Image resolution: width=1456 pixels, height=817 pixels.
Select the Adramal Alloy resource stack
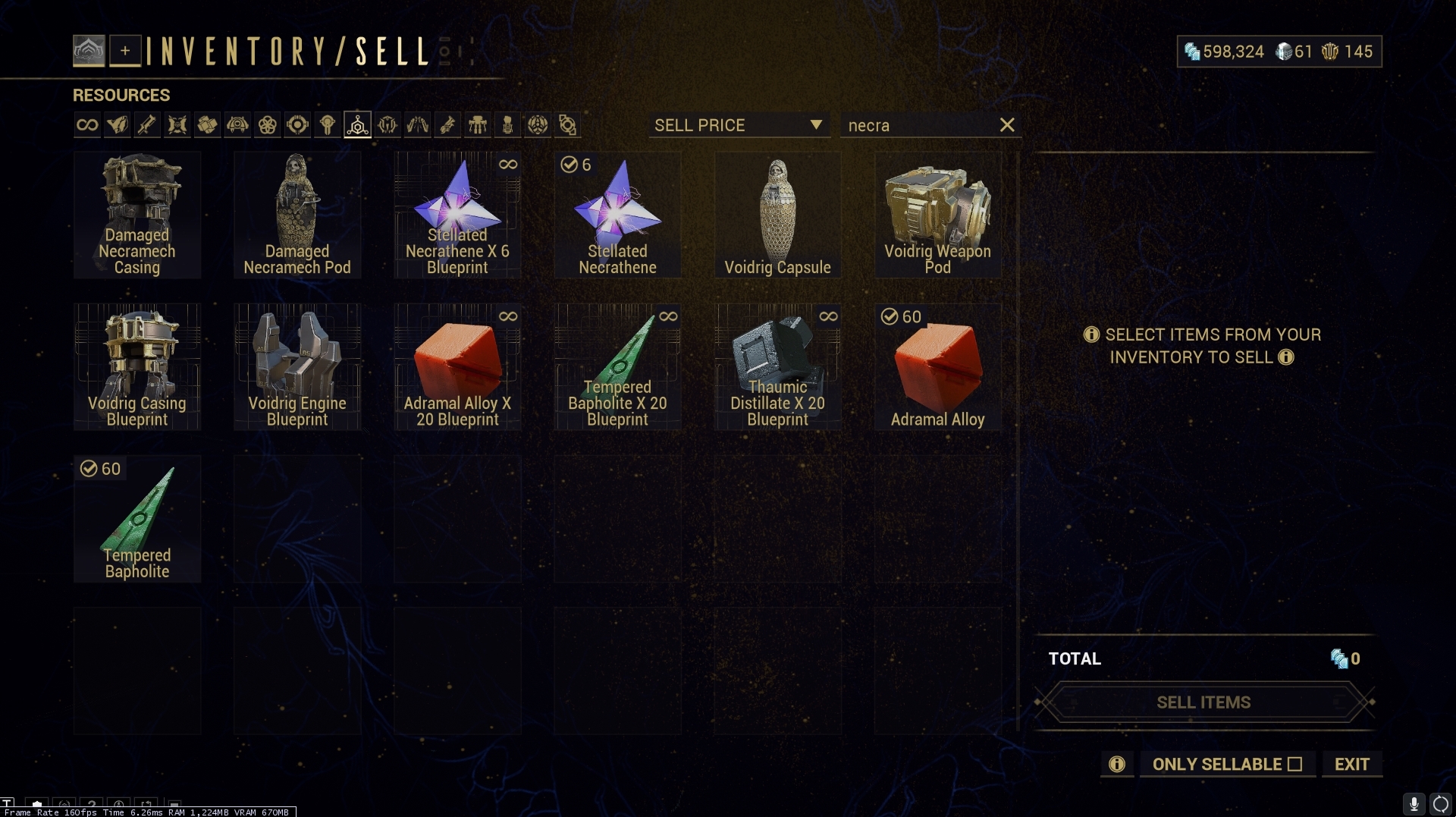[937, 367]
